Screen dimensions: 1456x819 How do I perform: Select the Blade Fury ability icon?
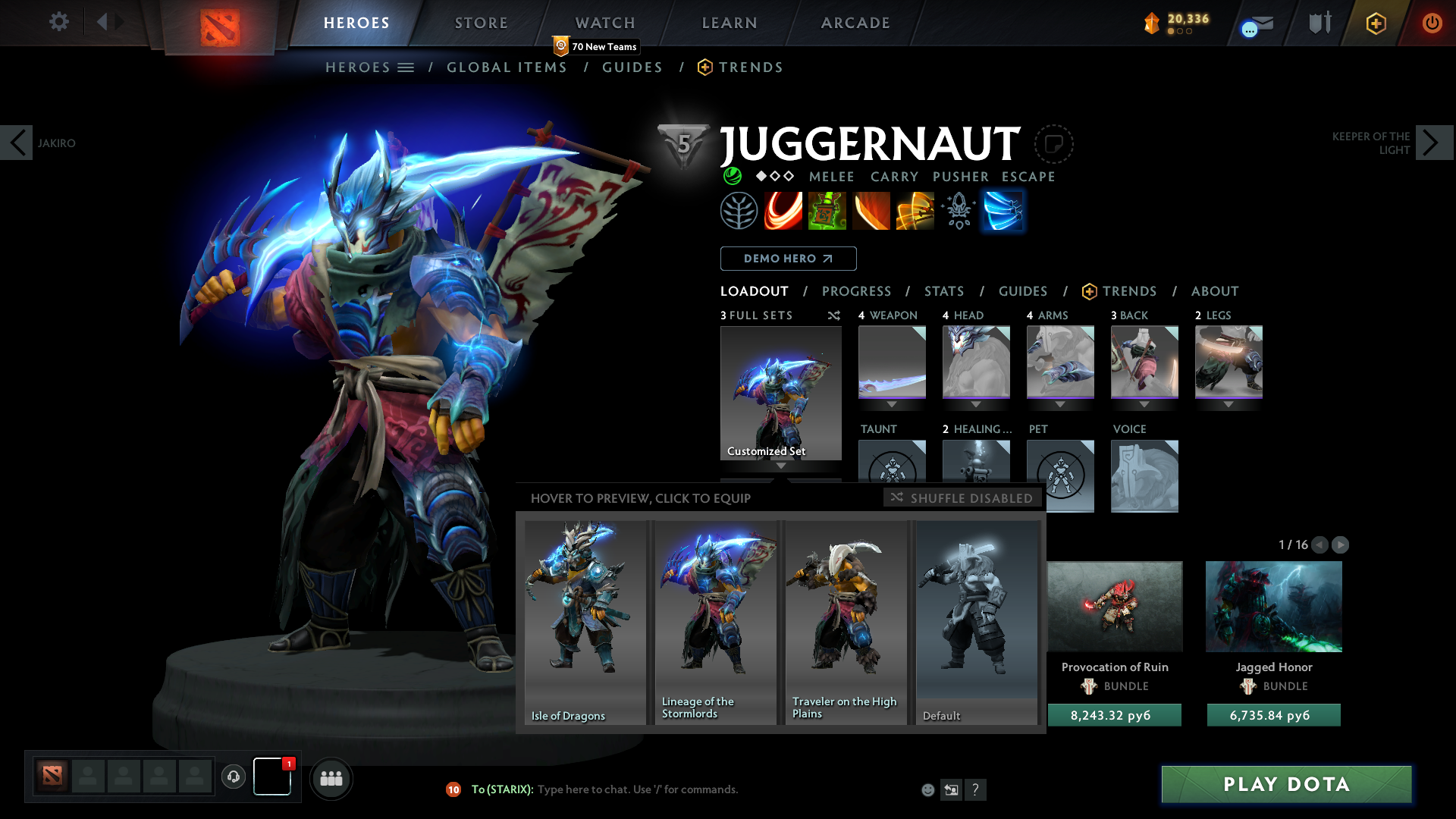click(x=783, y=211)
